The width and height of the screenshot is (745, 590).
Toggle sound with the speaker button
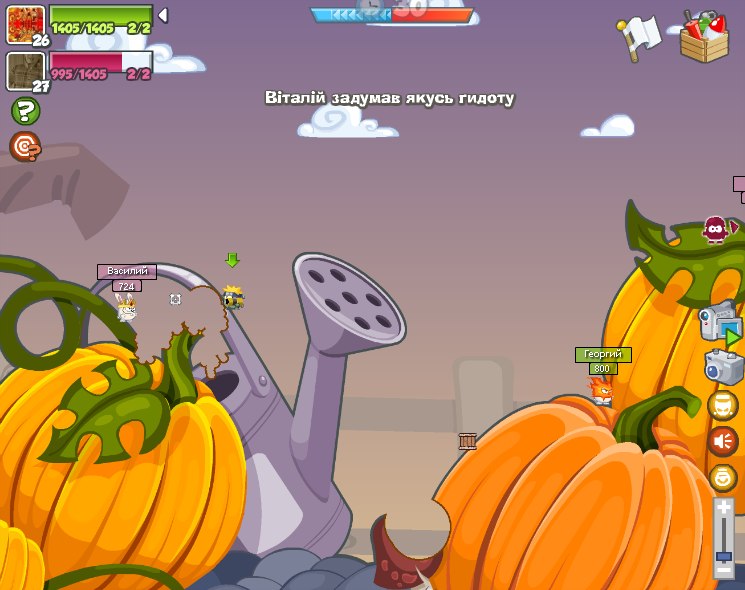pyautogui.click(x=722, y=441)
